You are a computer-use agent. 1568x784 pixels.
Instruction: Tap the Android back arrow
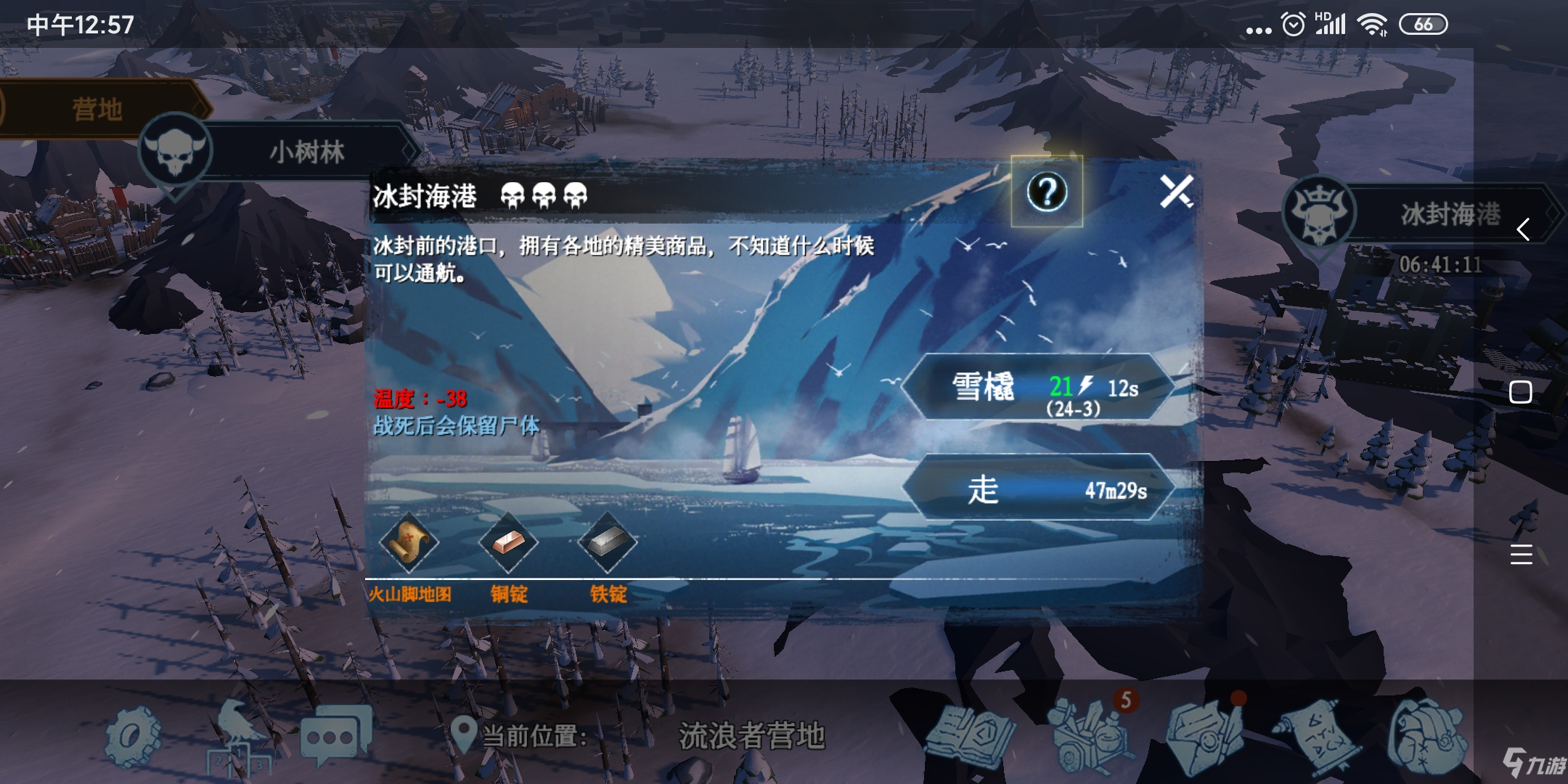tap(1522, 229)
